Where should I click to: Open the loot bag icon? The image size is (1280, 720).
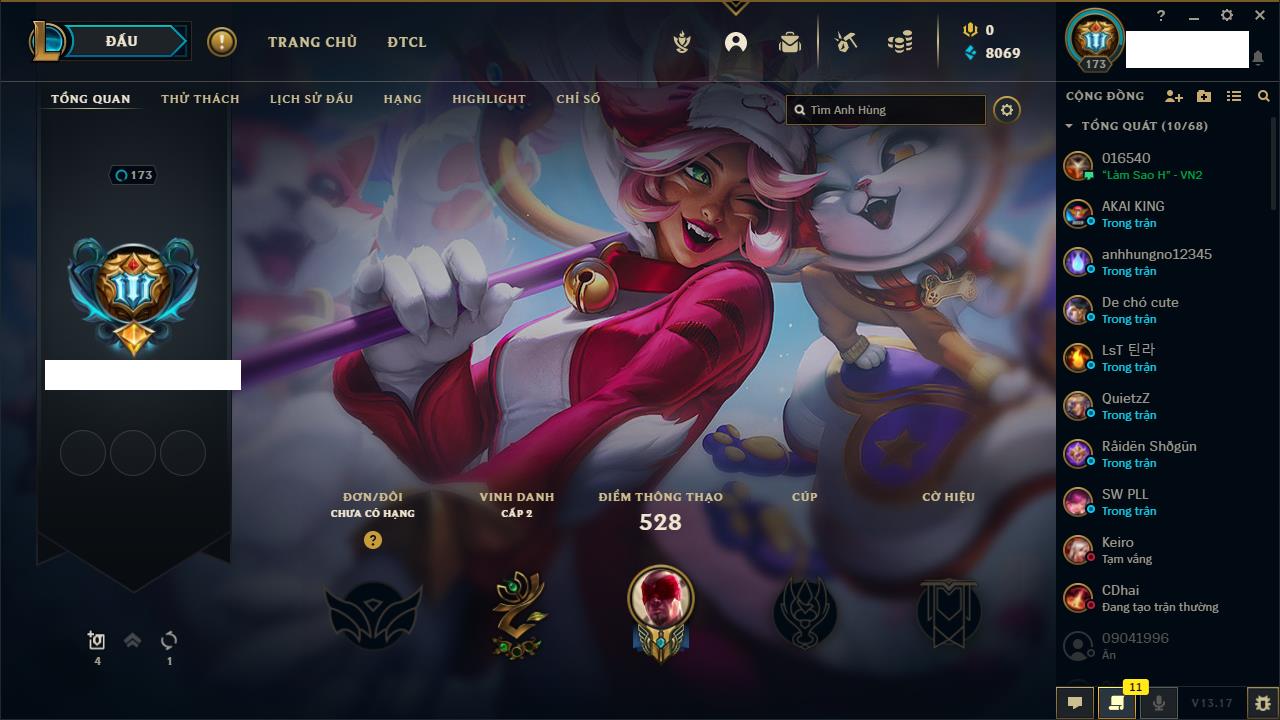[x=790, y=42]
